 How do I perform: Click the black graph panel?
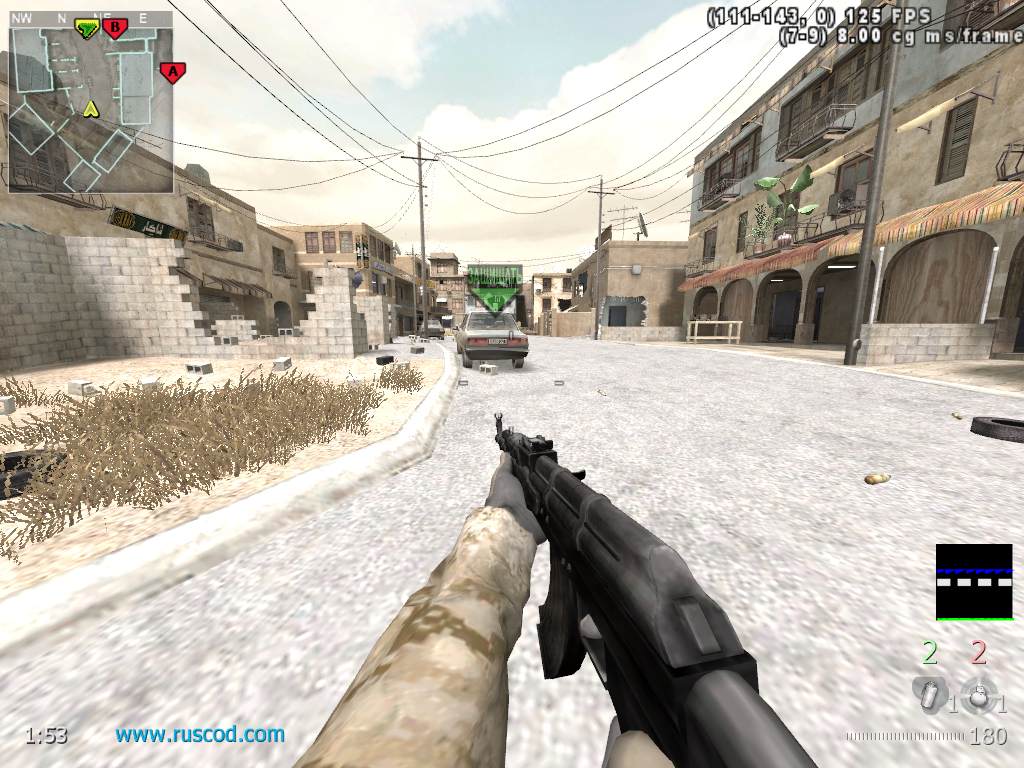pyautogui.click(x=973, y=582)
